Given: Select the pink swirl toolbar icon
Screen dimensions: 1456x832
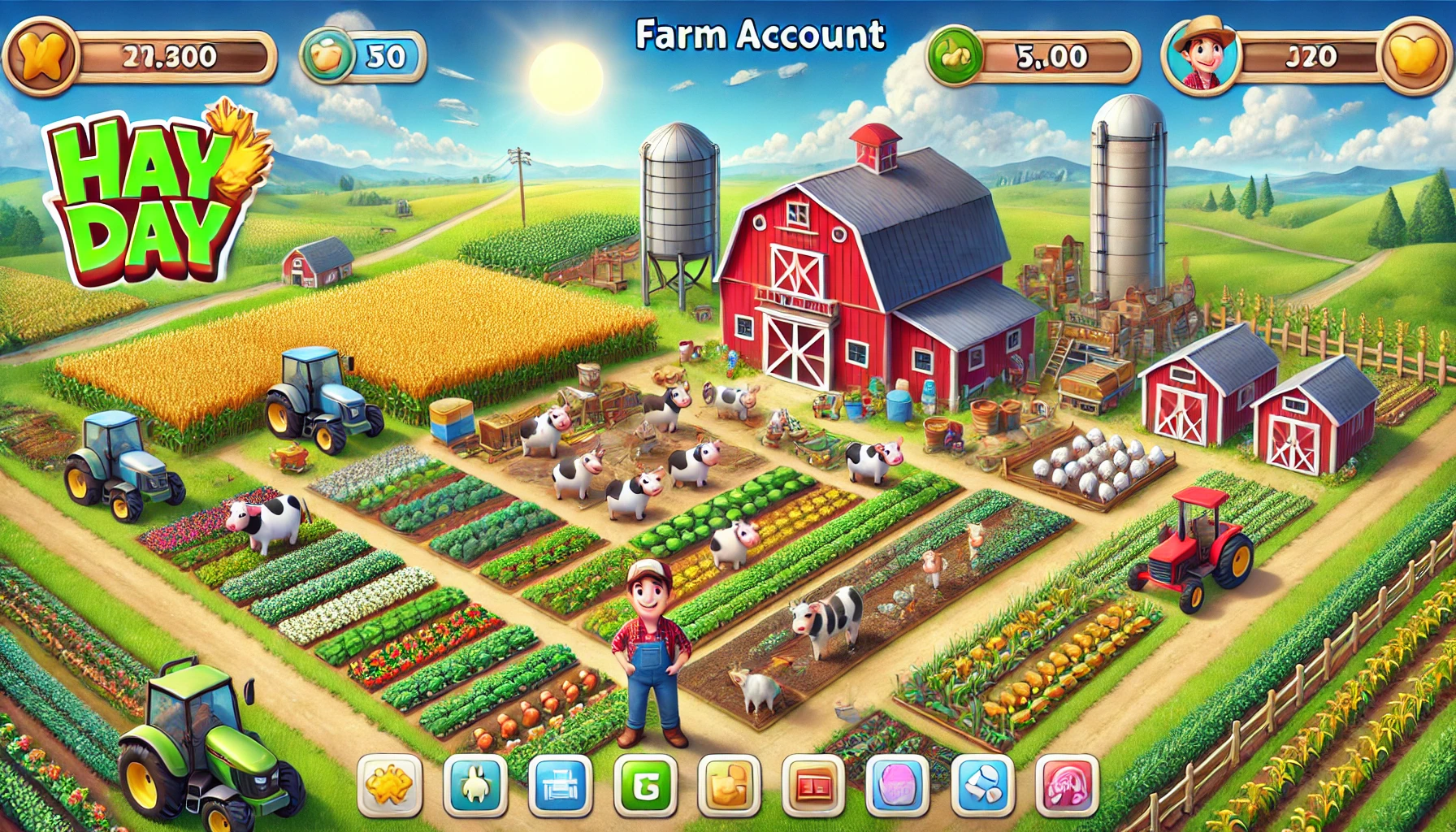Looking at the screenshot, I should 1068,786.
